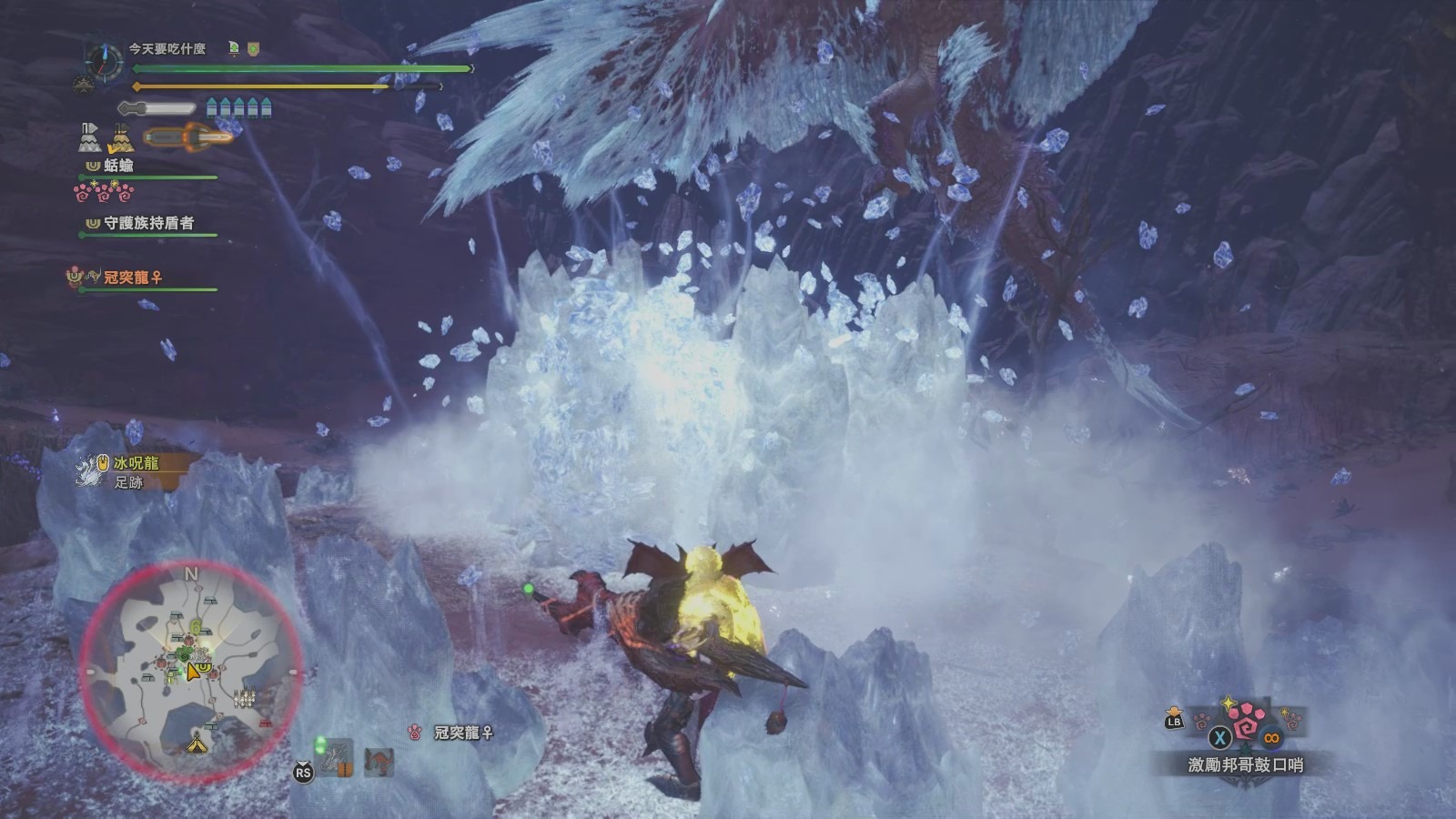The width and height of the screenshot is (1456, 819).
Task: Click the slinger ammo icon beside RS
Action: click(x=338, y=757)
